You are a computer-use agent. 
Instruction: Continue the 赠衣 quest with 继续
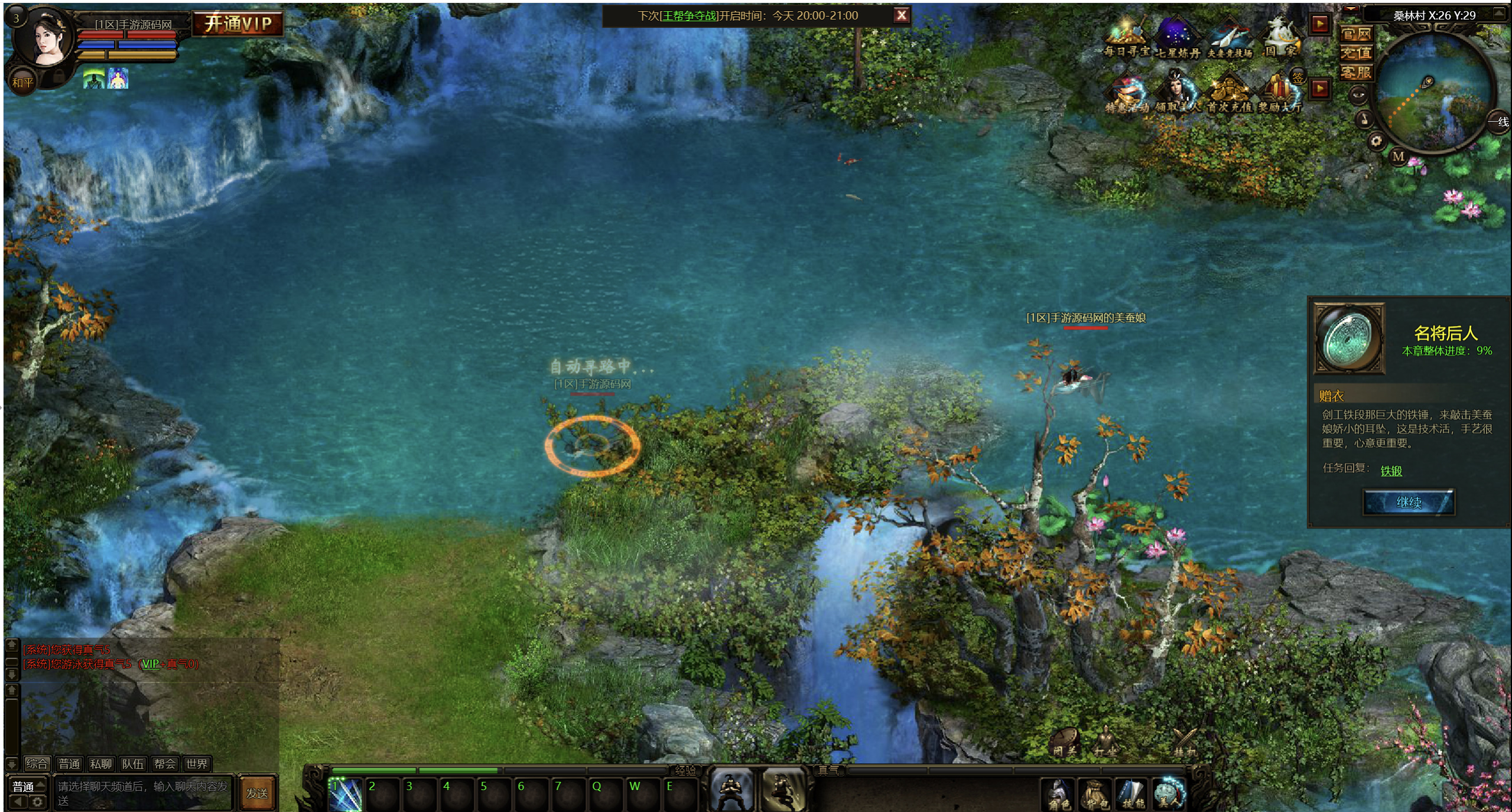pyautogui.click(x=1408, y=503)
